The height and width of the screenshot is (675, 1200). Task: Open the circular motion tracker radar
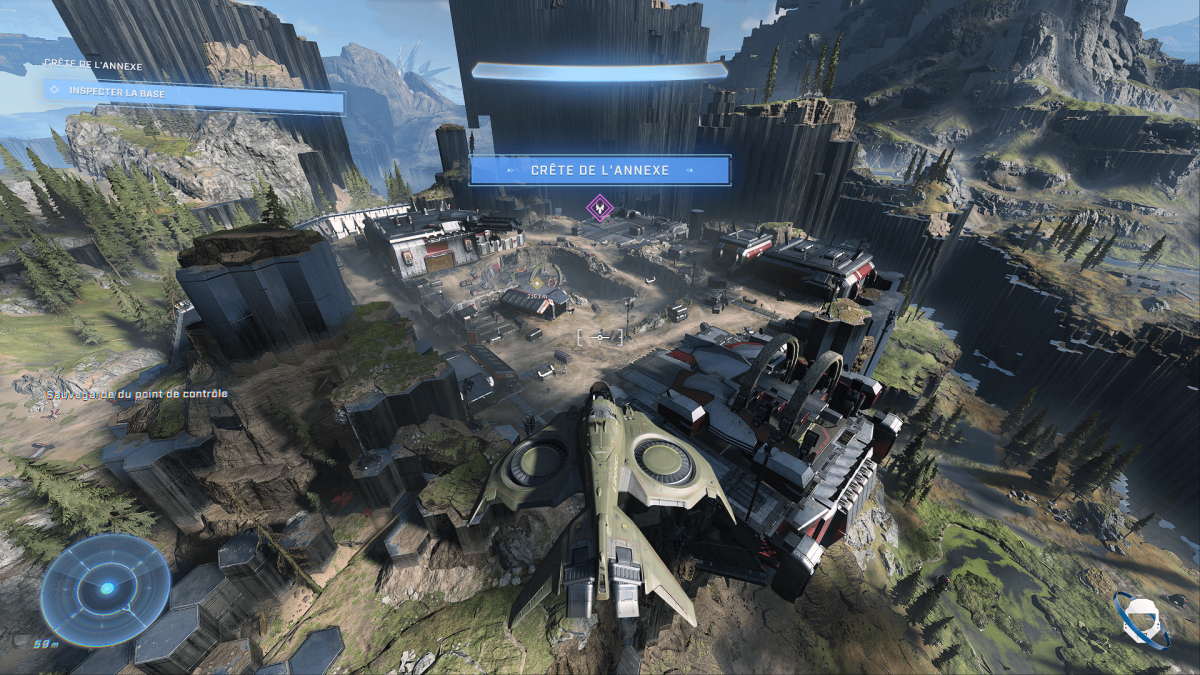tap(105, 589)
